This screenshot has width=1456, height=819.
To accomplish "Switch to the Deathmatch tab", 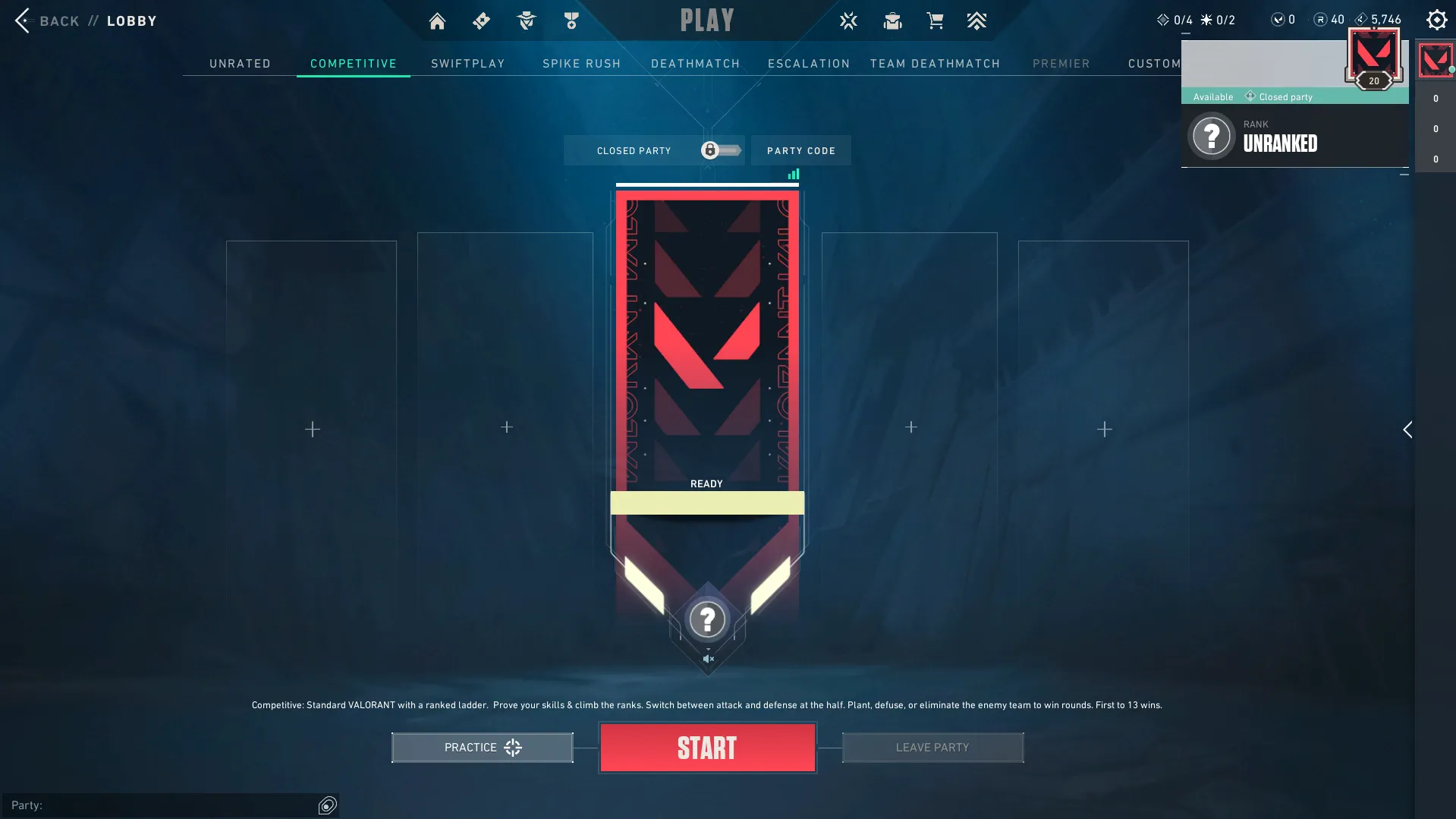I will (x=695, y=64).
